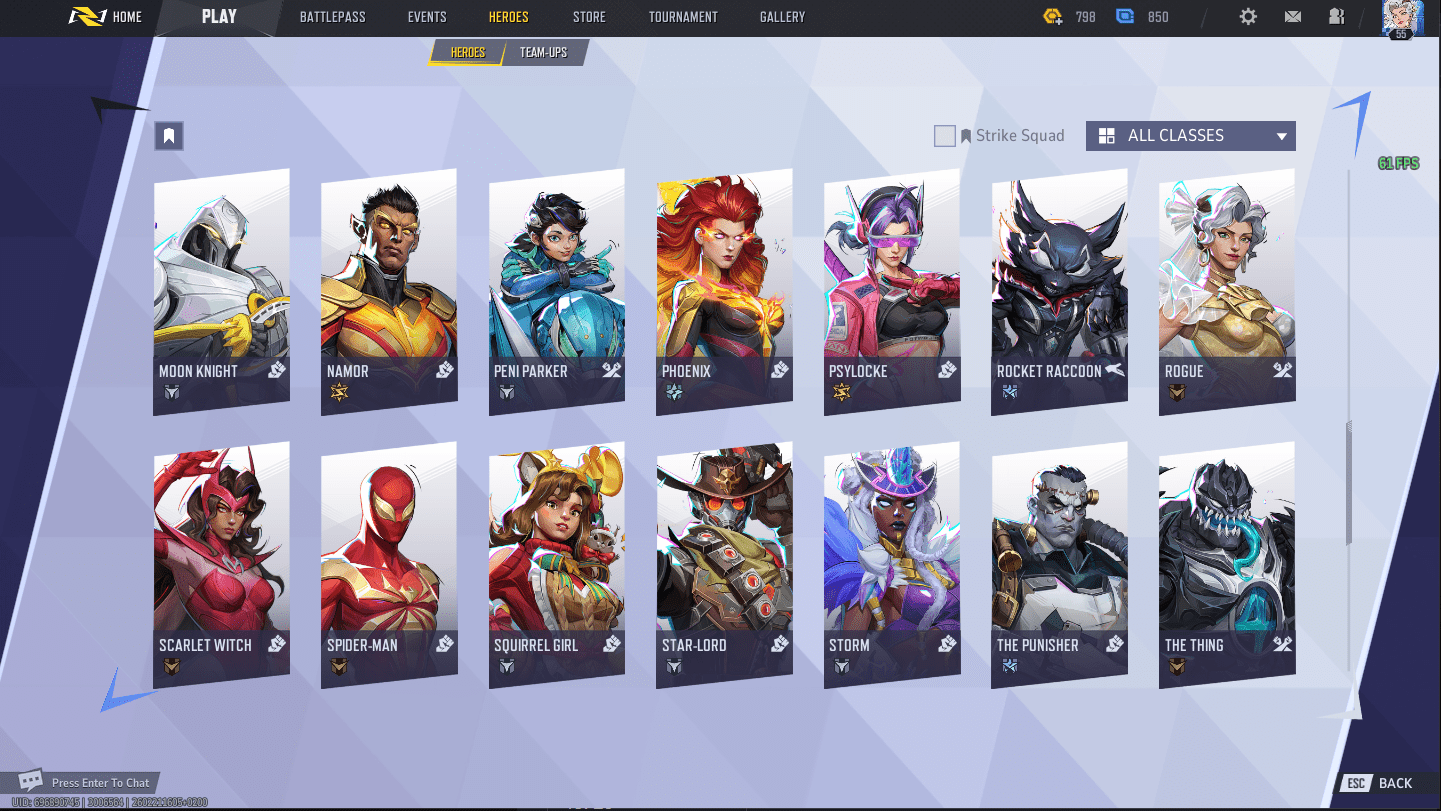
Task: Select the TOURNAMENT menu item
Action: pyautogui.click(x=683, y=17)
